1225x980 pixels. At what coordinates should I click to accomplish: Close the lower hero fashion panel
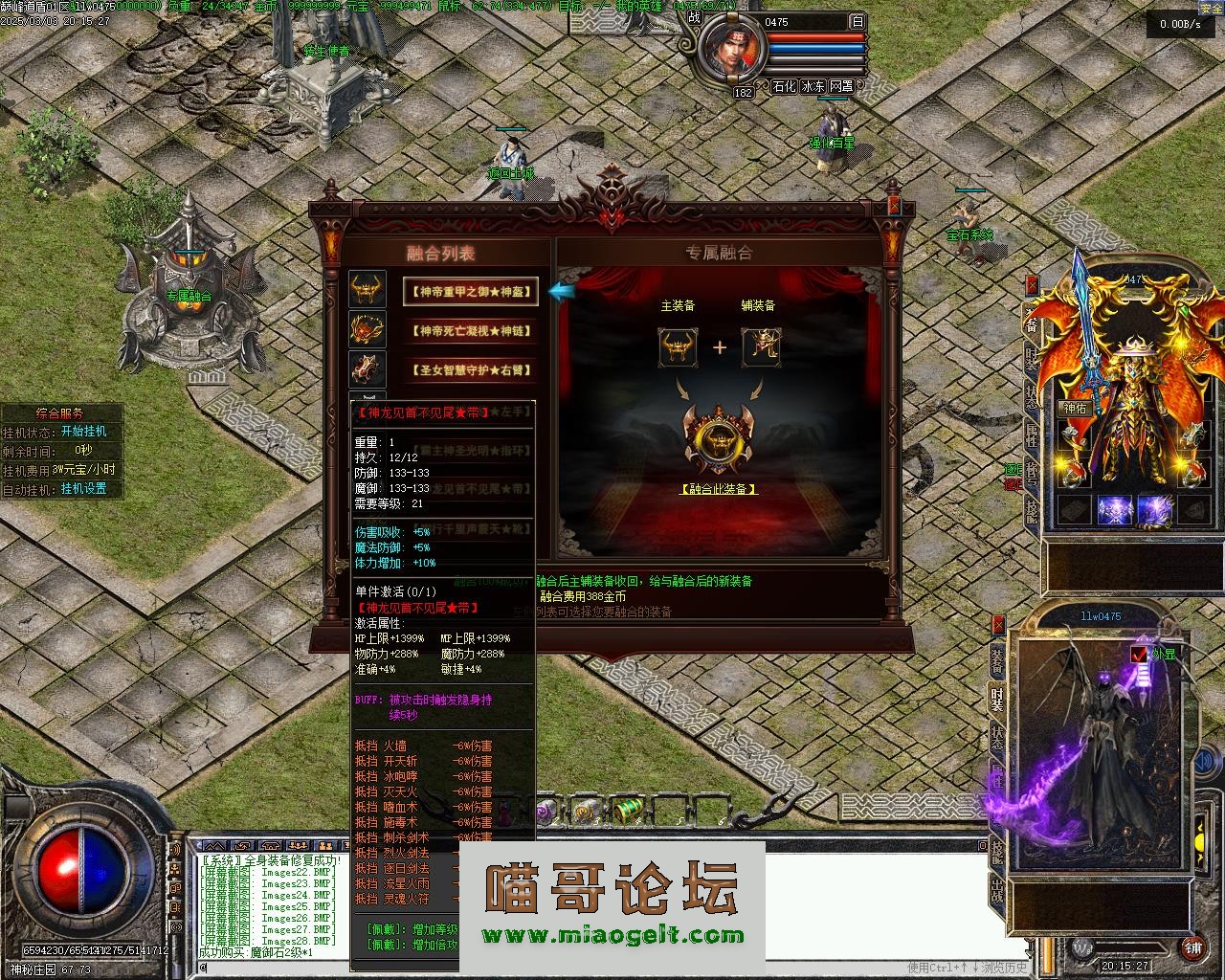coord(998,625)
